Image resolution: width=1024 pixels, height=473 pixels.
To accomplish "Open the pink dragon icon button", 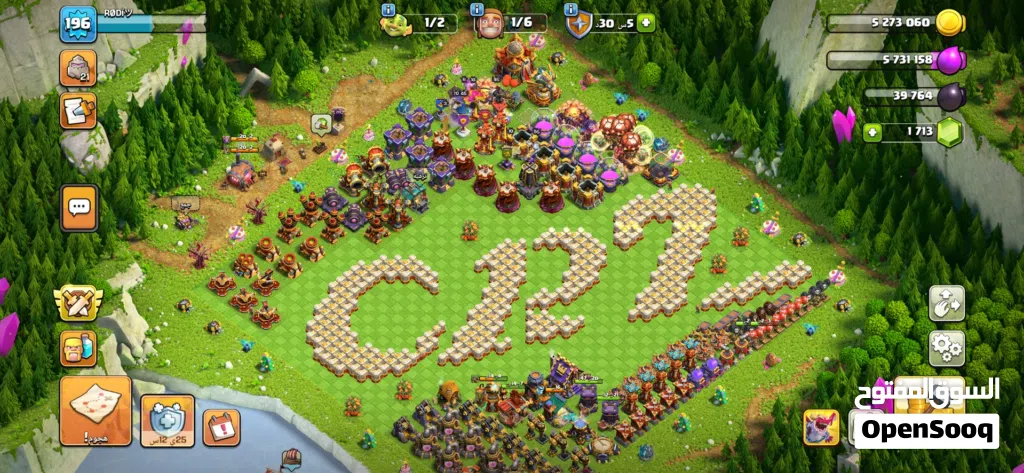I will click(822, 427).
